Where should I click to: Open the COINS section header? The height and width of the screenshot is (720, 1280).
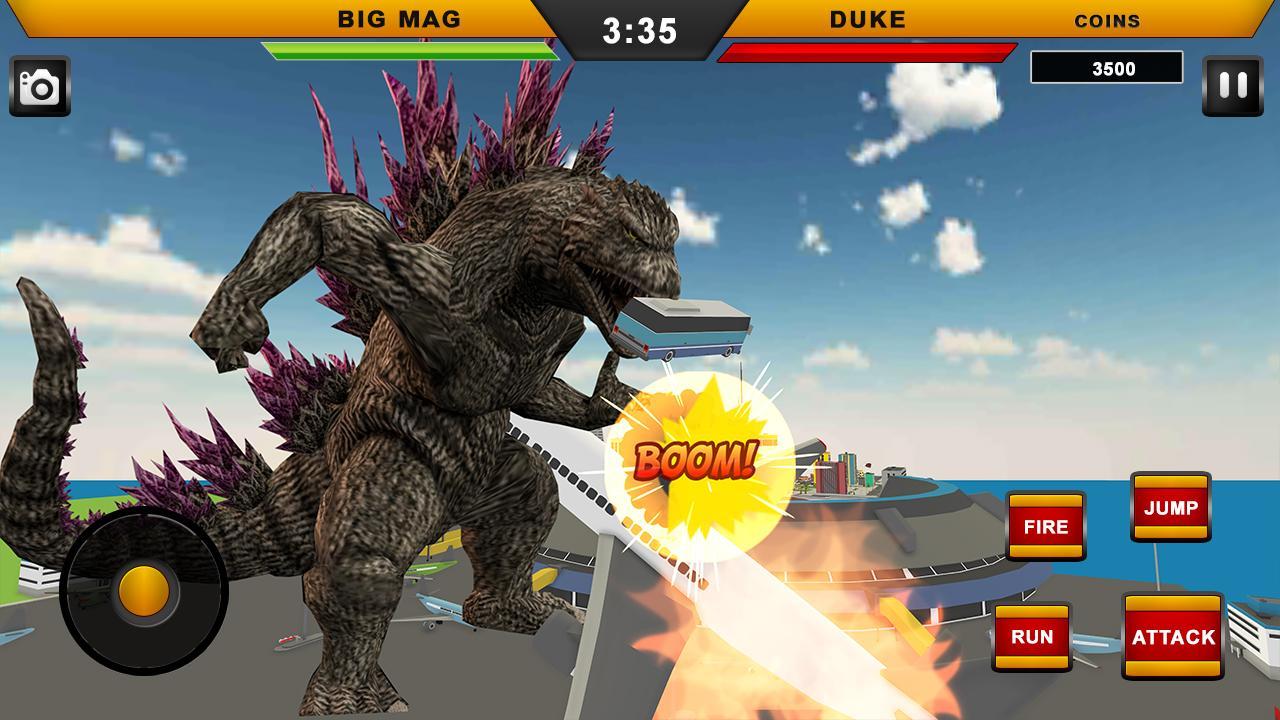click(1108, 20)
